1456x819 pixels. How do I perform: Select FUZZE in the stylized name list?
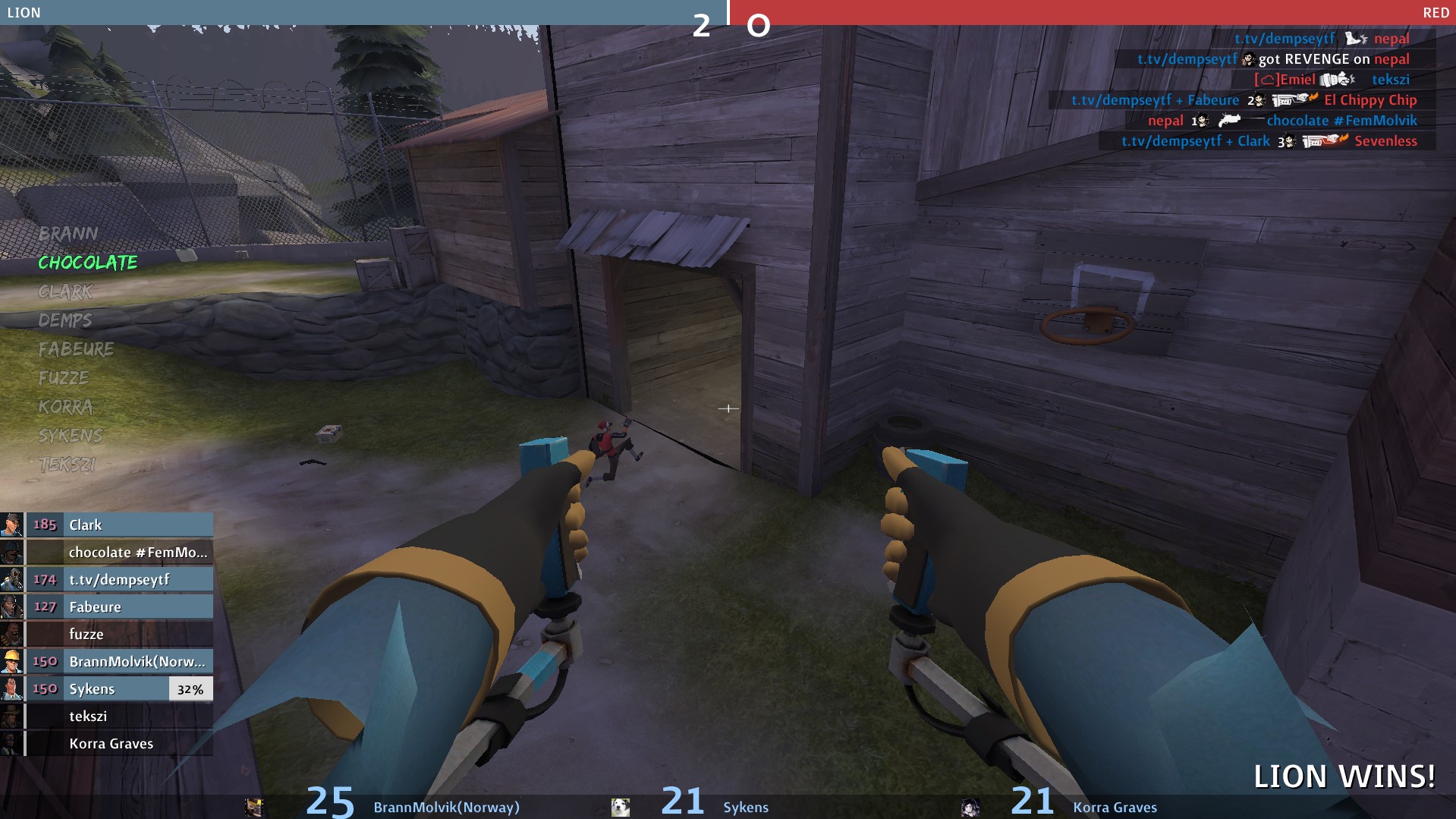click(64, 378)
